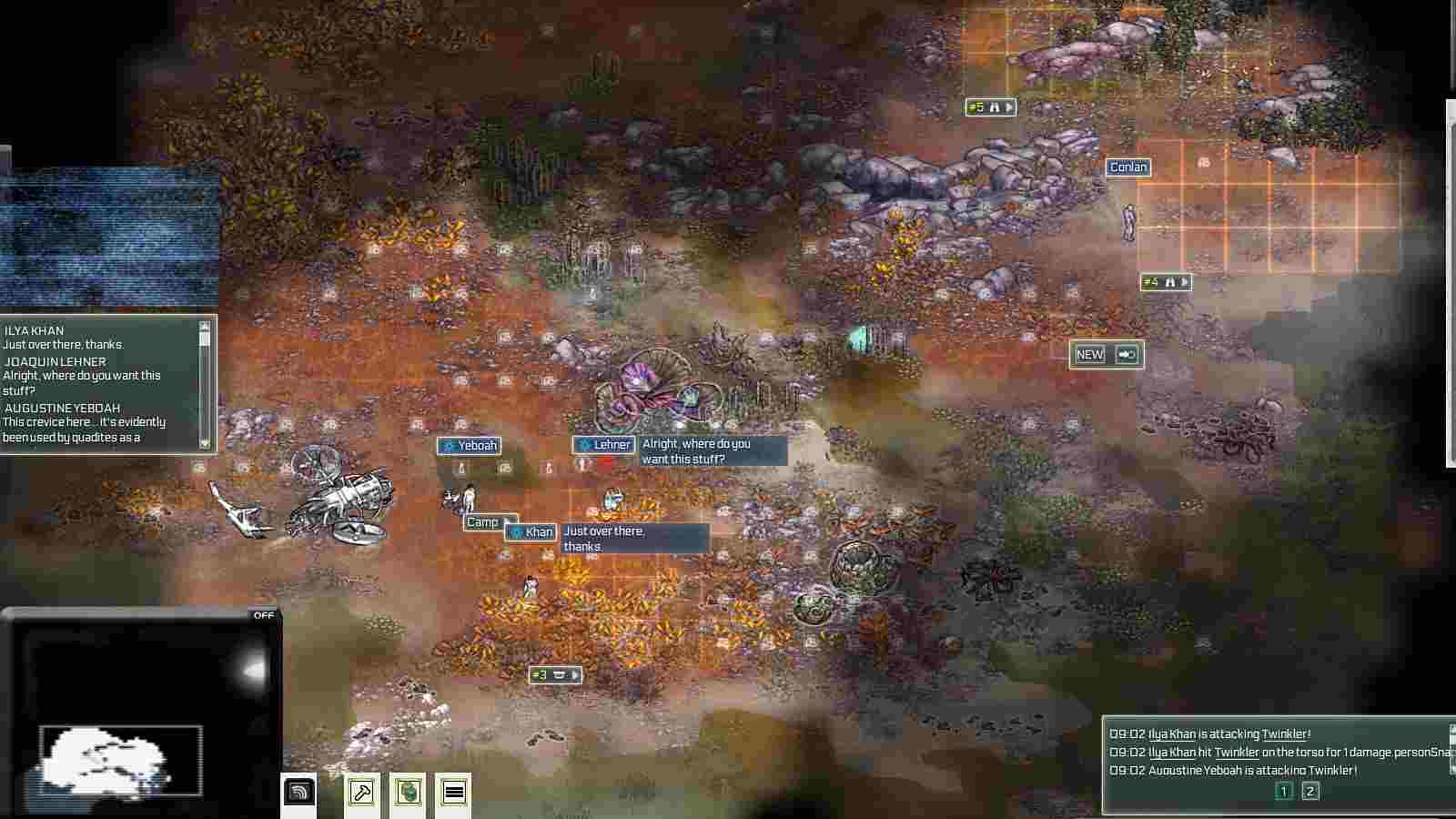Switch to log tab 1
This screenshot has width=1456, height=819.
click(1283, 791)
